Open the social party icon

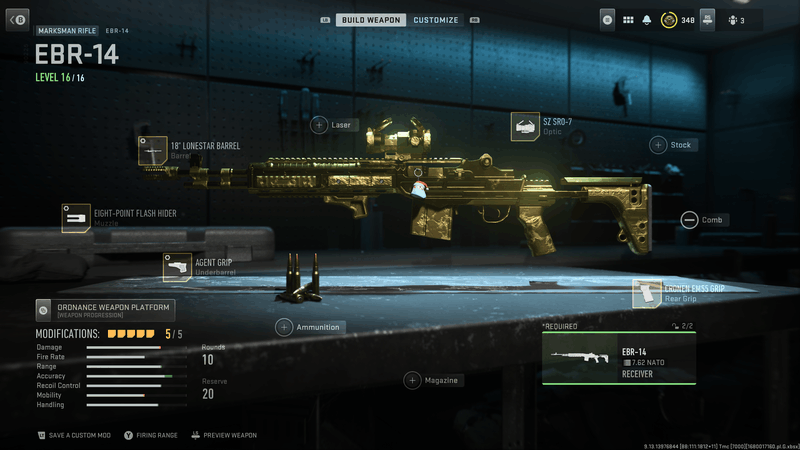point(735,19)
